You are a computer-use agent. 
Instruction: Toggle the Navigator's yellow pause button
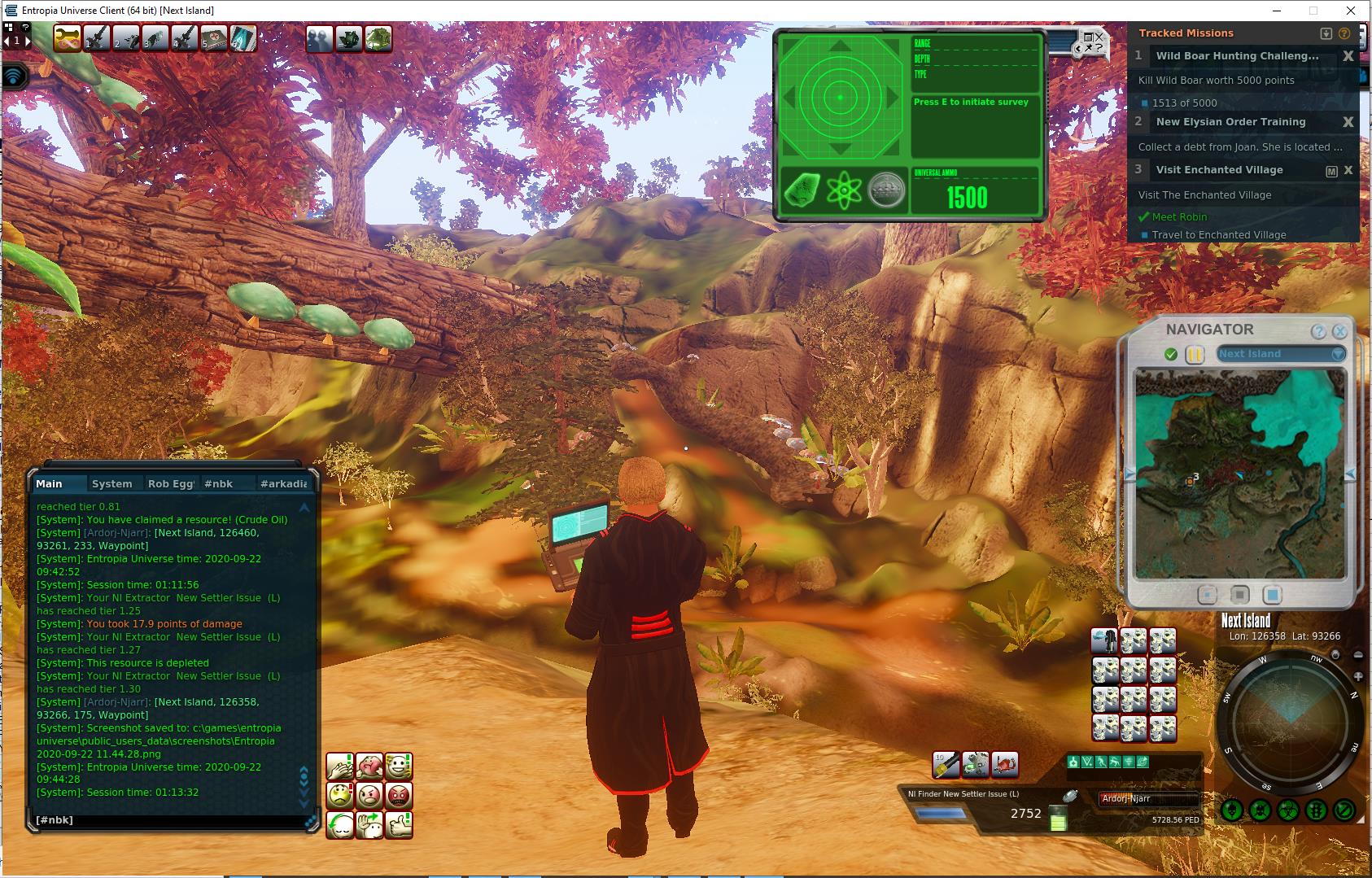(x=1195, y=355)
